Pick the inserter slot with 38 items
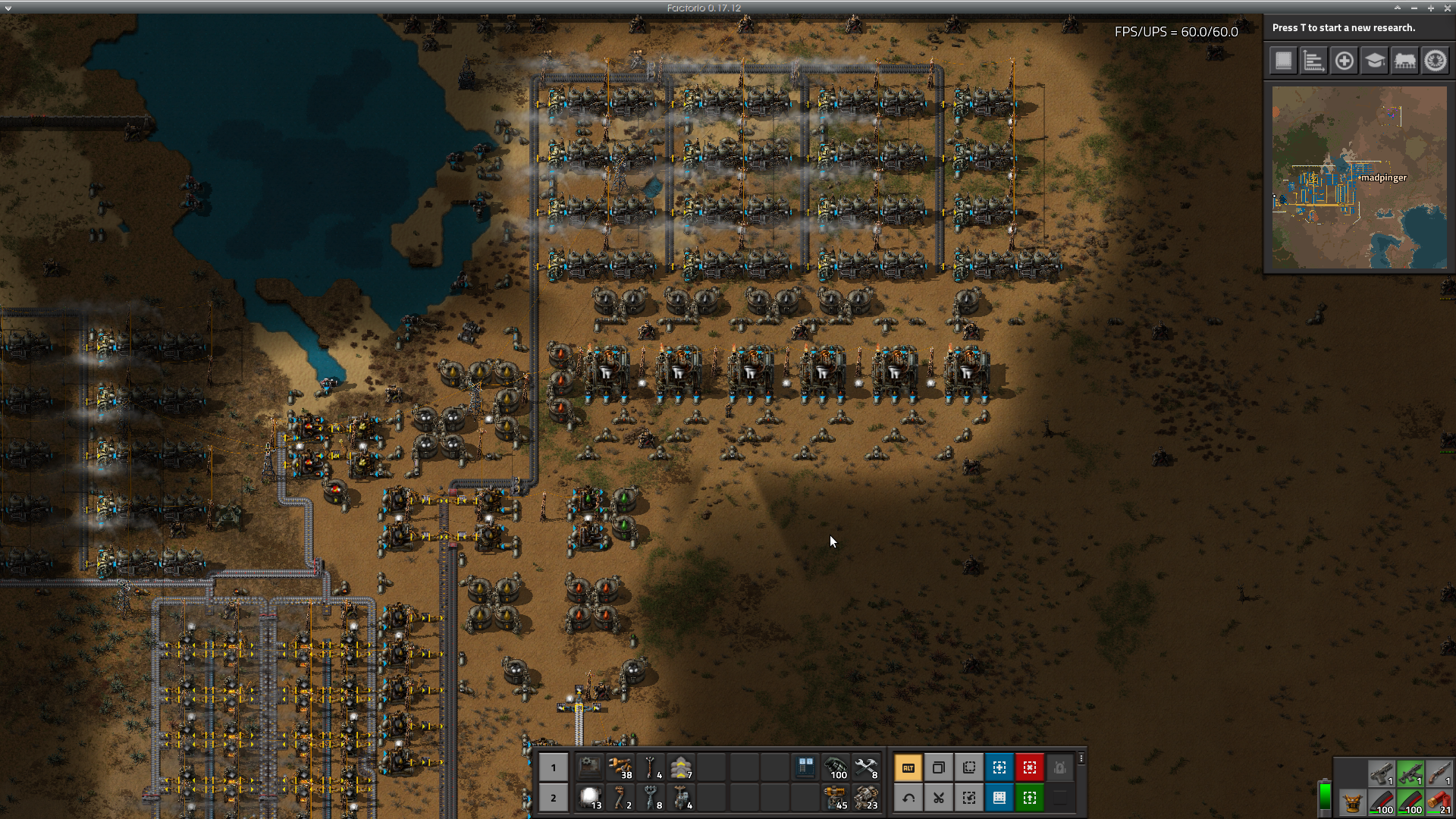 coord(620,767)
